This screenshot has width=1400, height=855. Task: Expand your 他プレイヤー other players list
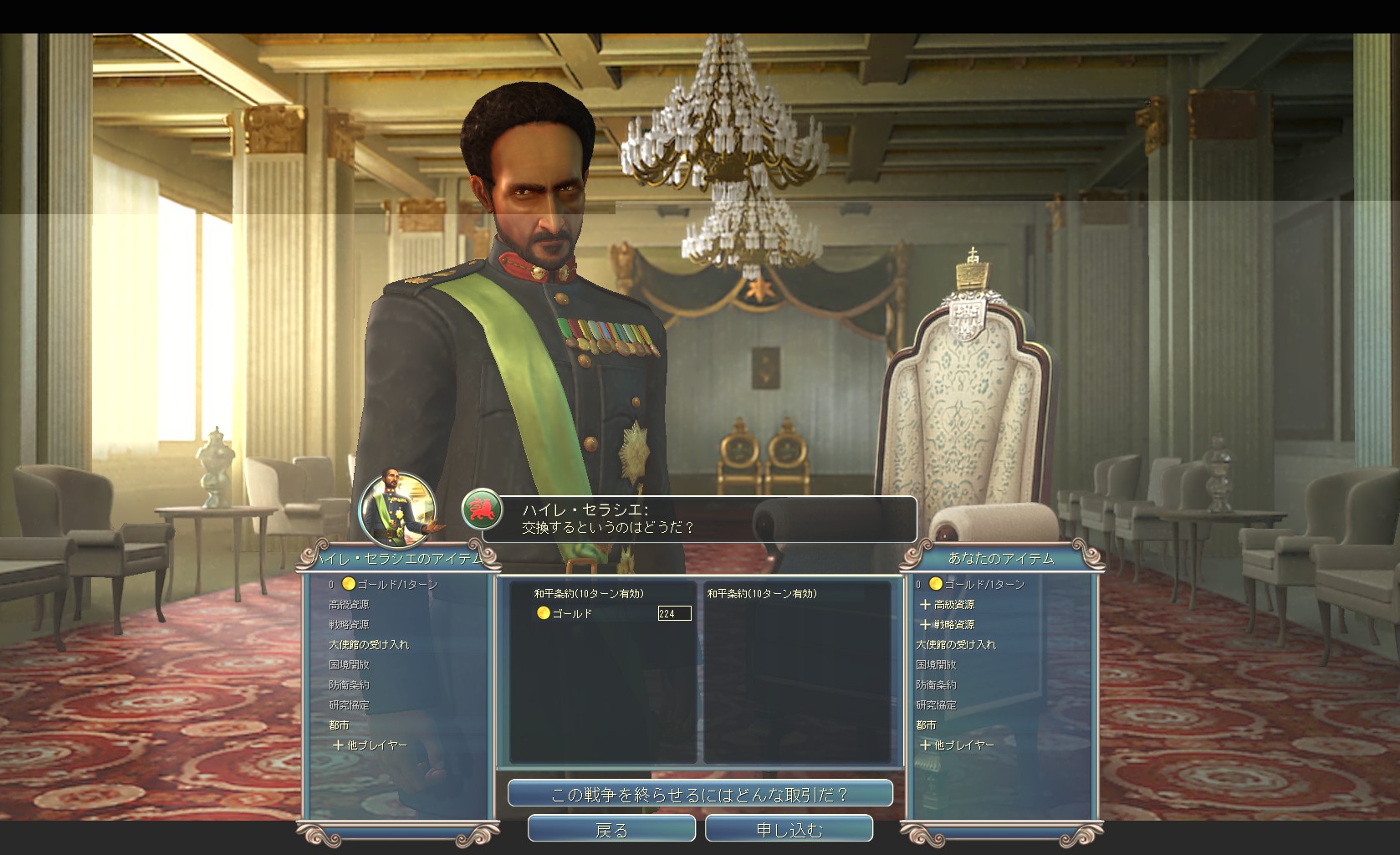[963, 745]
